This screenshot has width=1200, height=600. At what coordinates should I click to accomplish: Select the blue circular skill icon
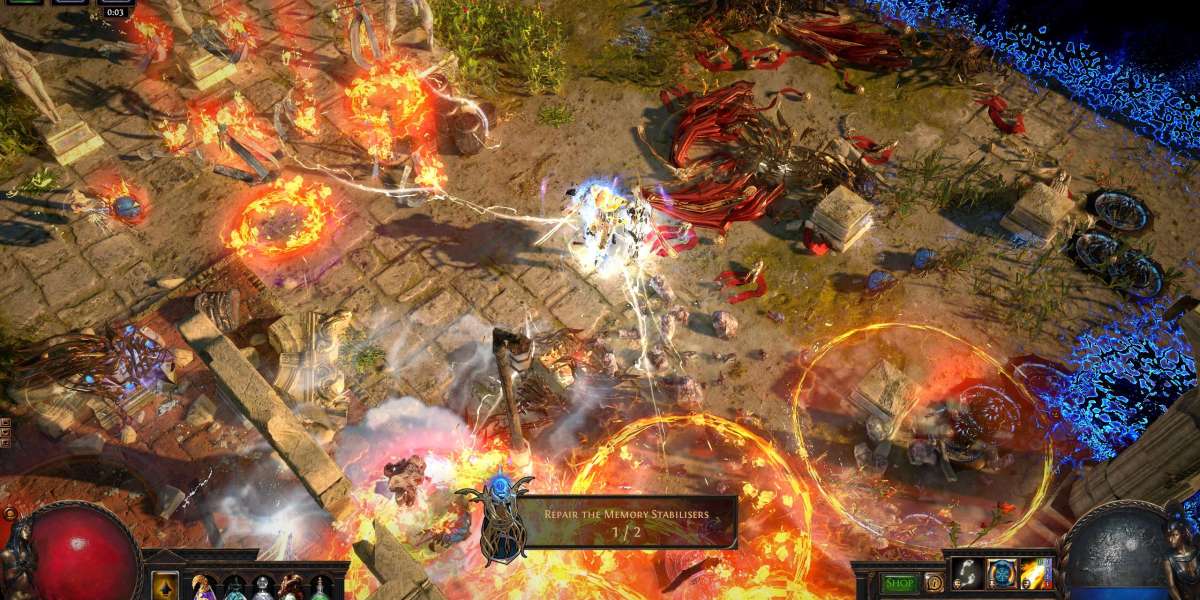pos(1002,574)
